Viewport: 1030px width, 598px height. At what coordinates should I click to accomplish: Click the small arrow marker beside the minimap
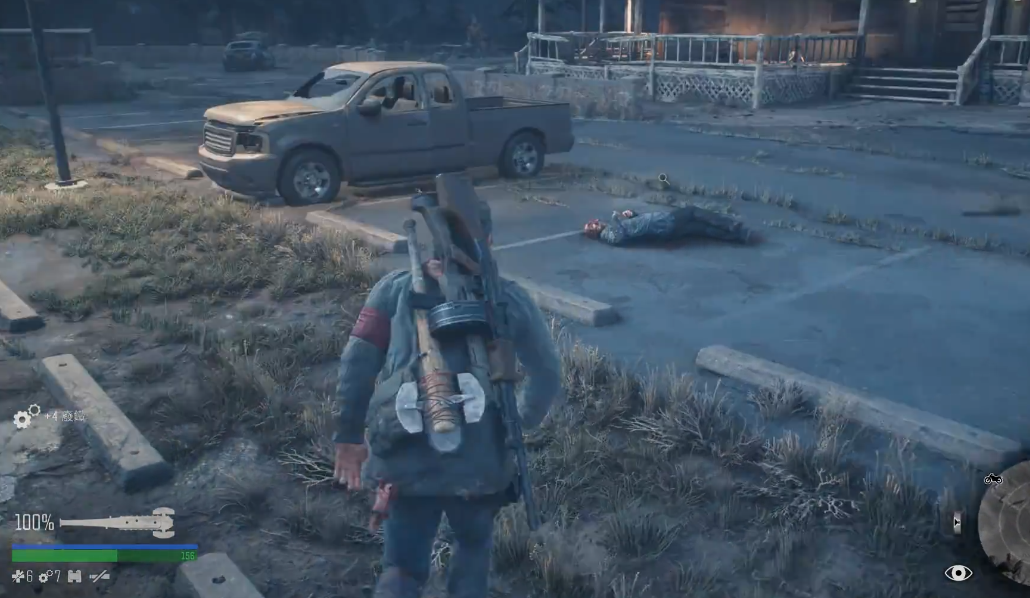957,522
